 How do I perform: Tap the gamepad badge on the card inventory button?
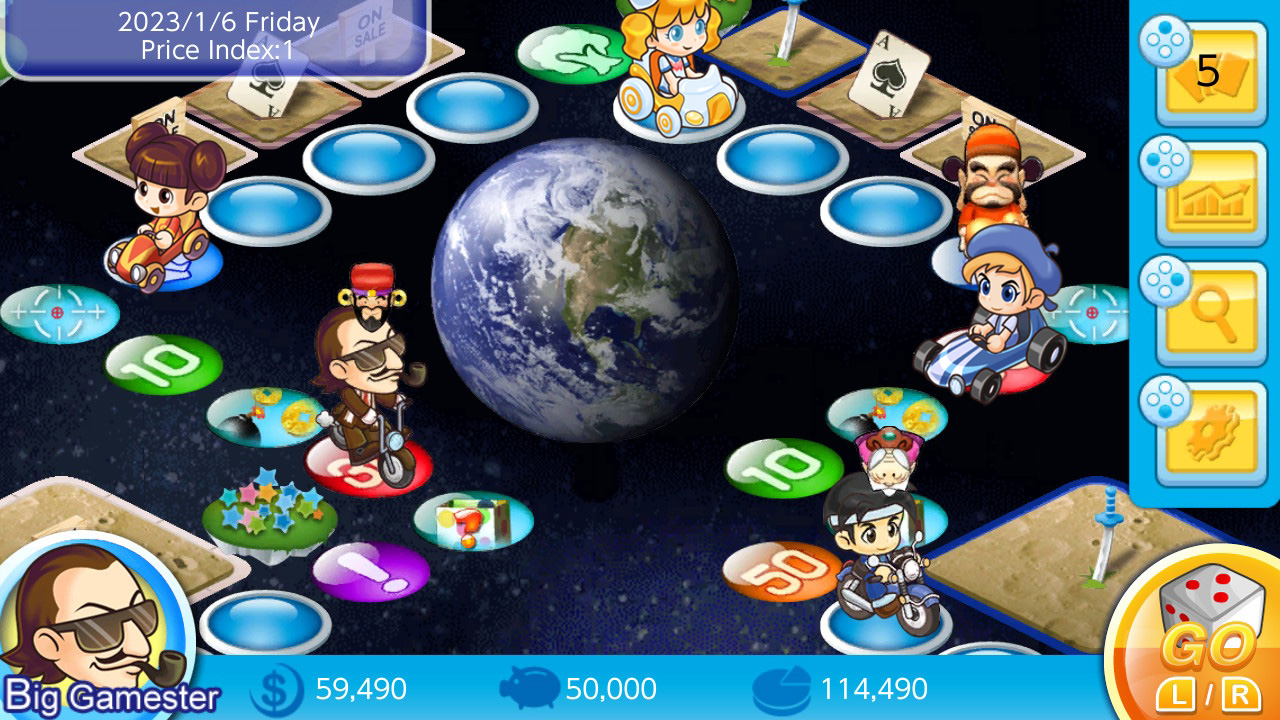coord(1166,40)
